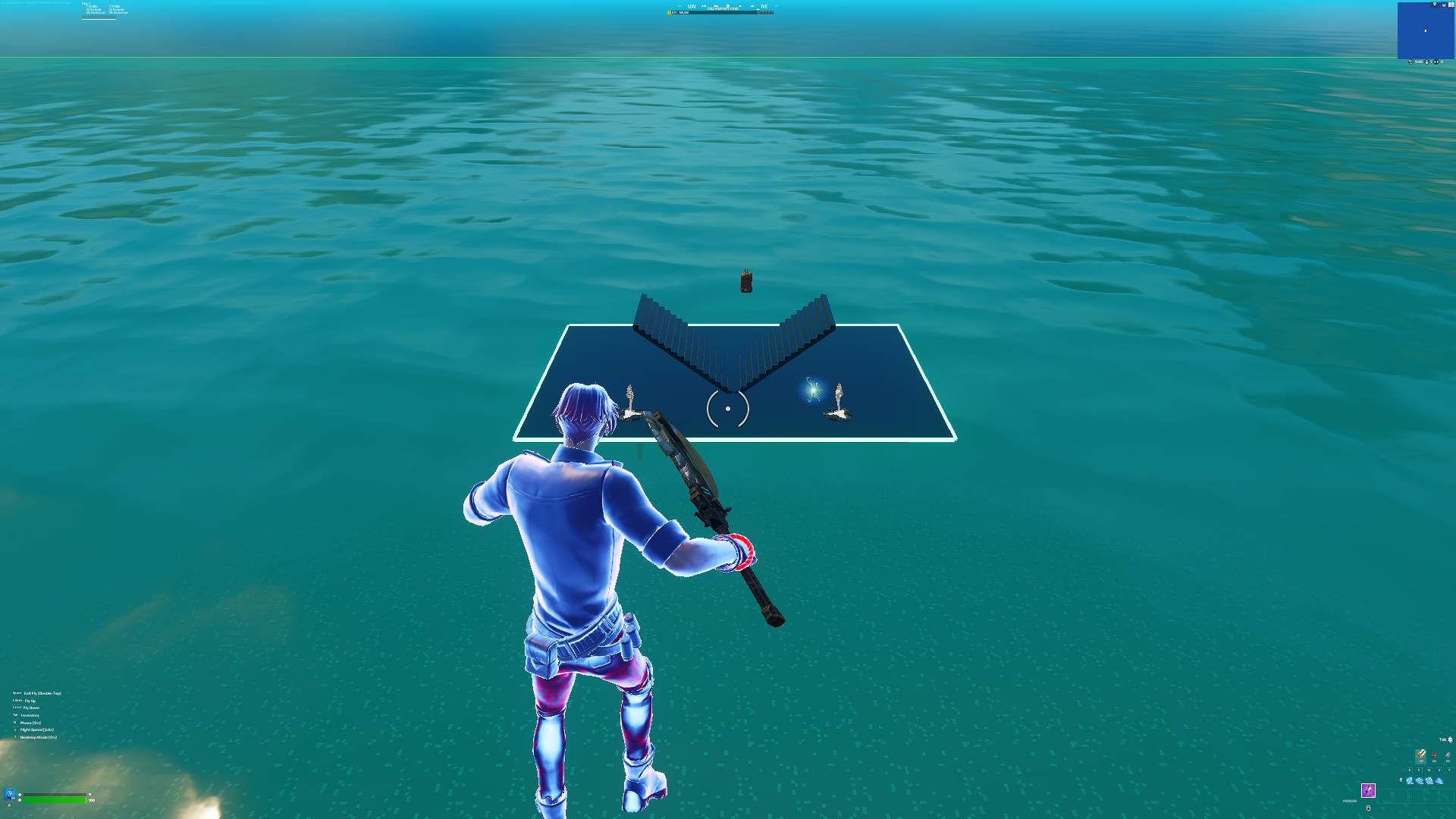Viewport: 1456px width, 819px height.
Task: Click the NW marker on the compass
Action: 691,6
